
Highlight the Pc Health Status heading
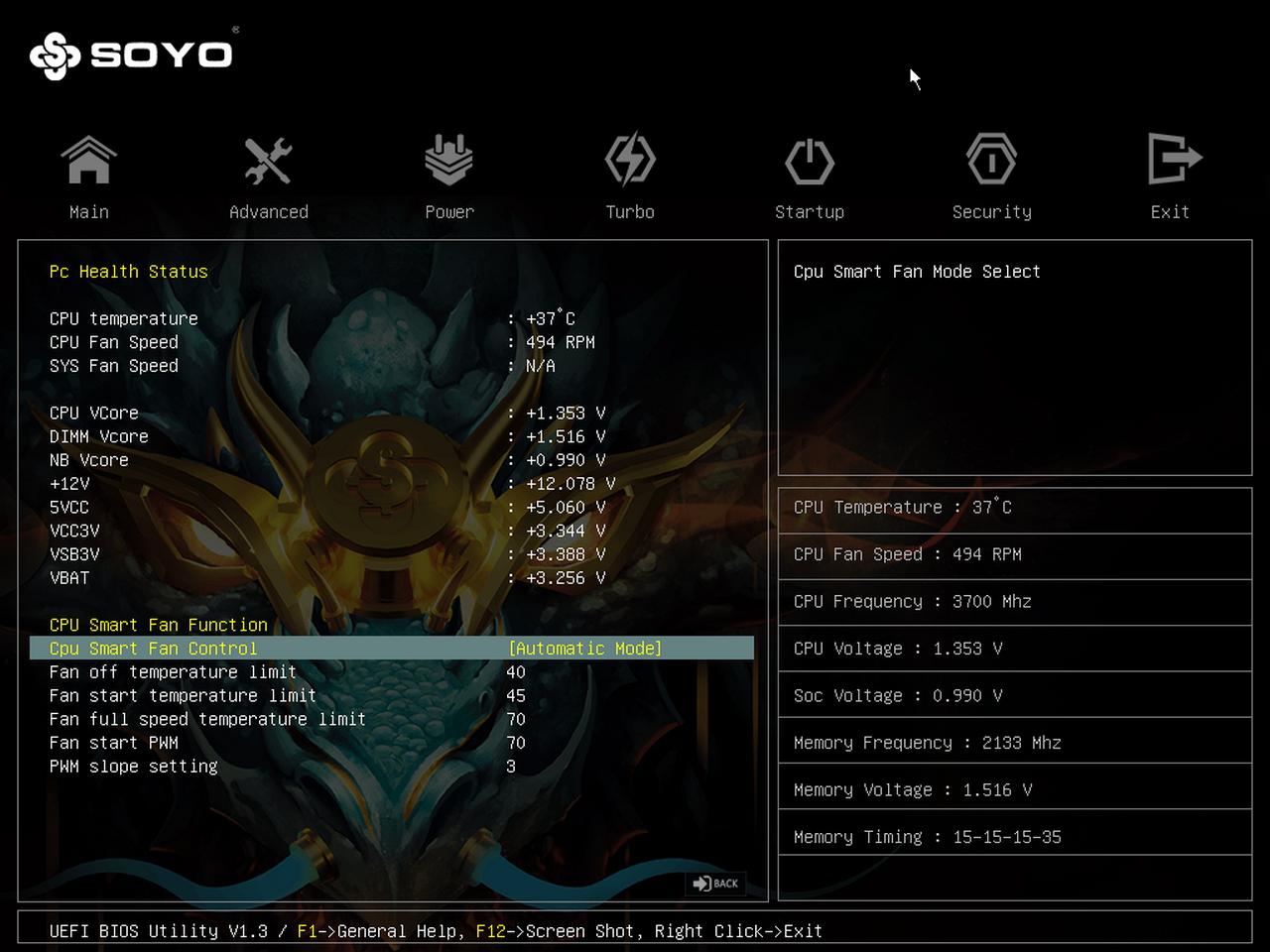(x=129, y=271)
